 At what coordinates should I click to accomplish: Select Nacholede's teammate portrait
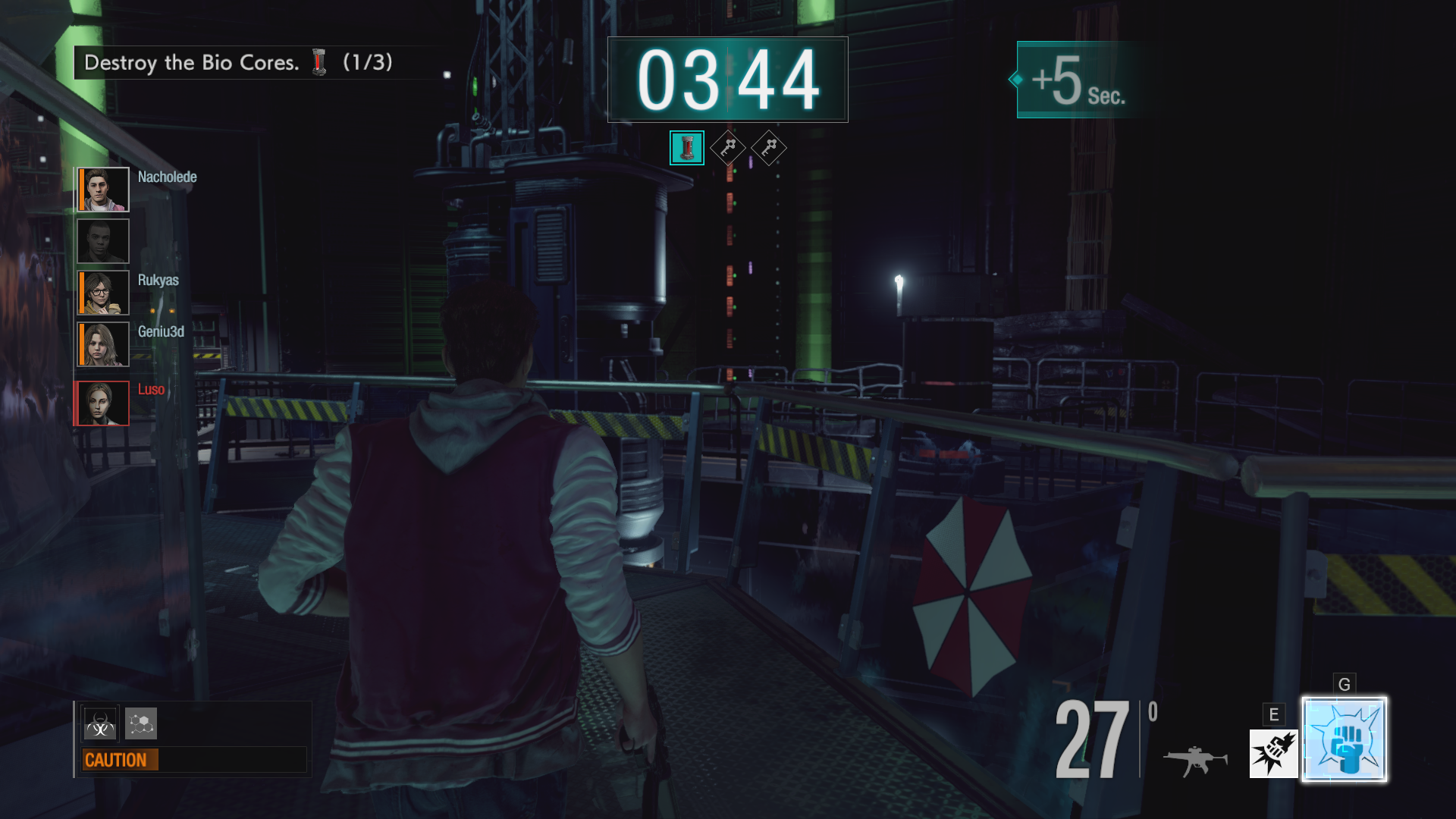(103, 190)
